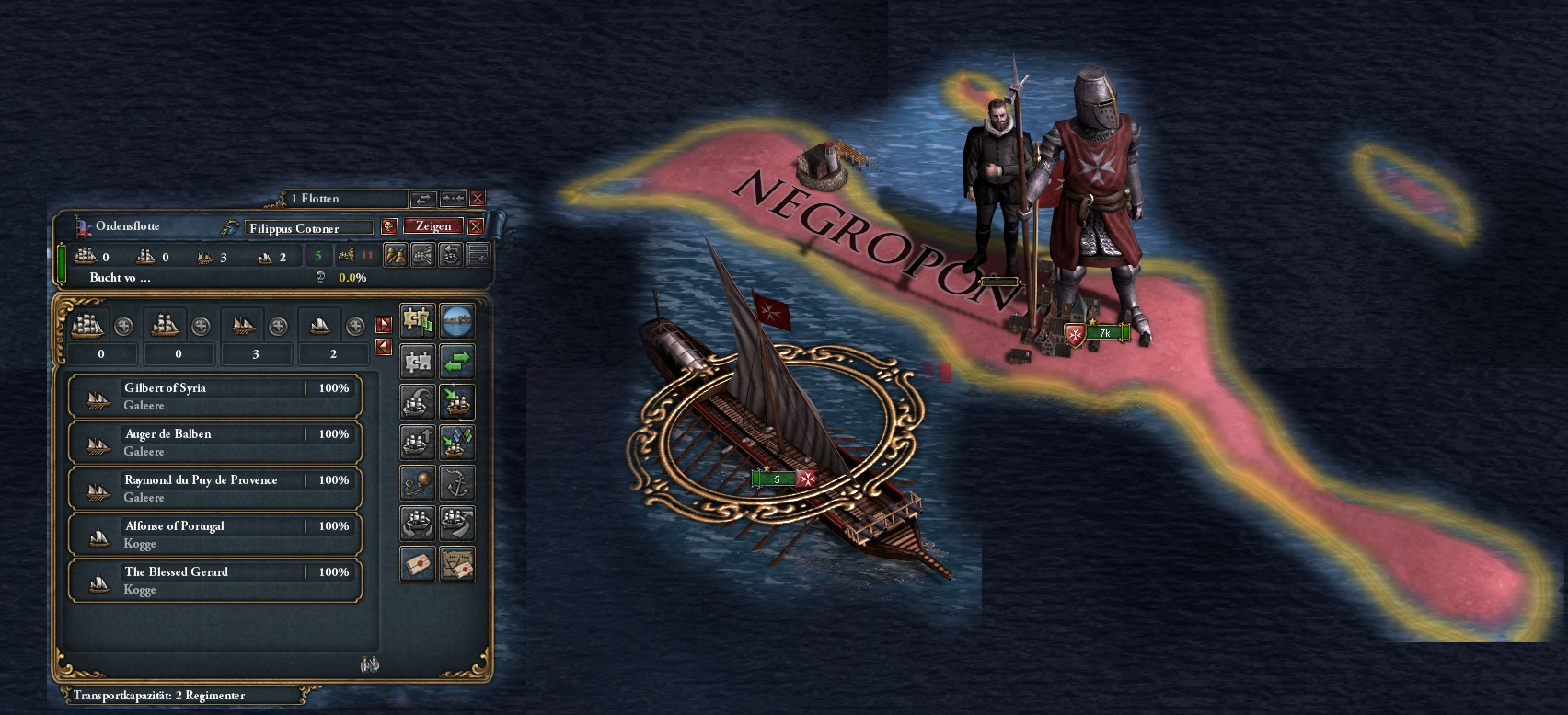Click the ball and chain icon

click(x=418, y=482)
